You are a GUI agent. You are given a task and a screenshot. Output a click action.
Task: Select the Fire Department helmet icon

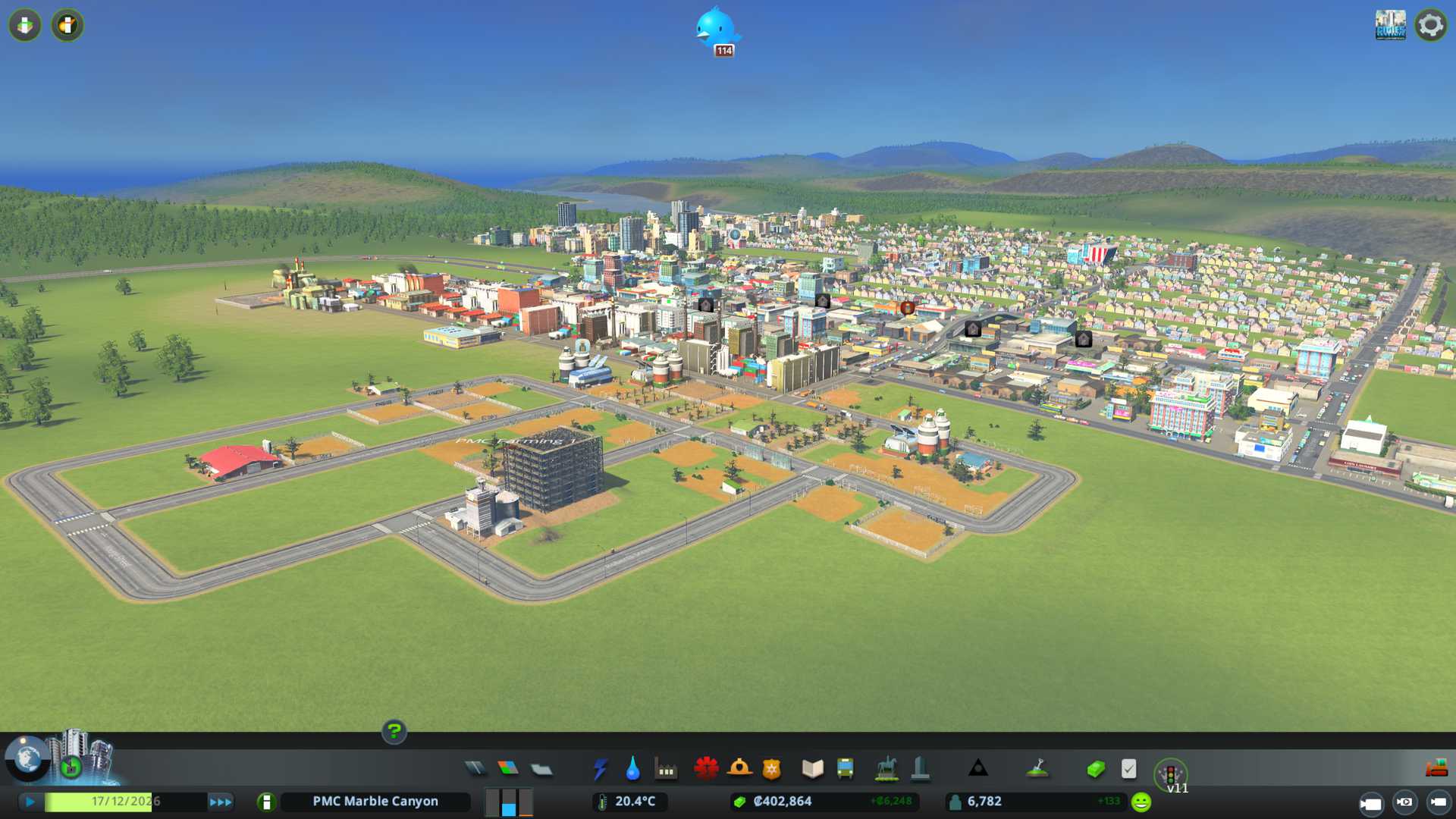click(x=739, y=769)
